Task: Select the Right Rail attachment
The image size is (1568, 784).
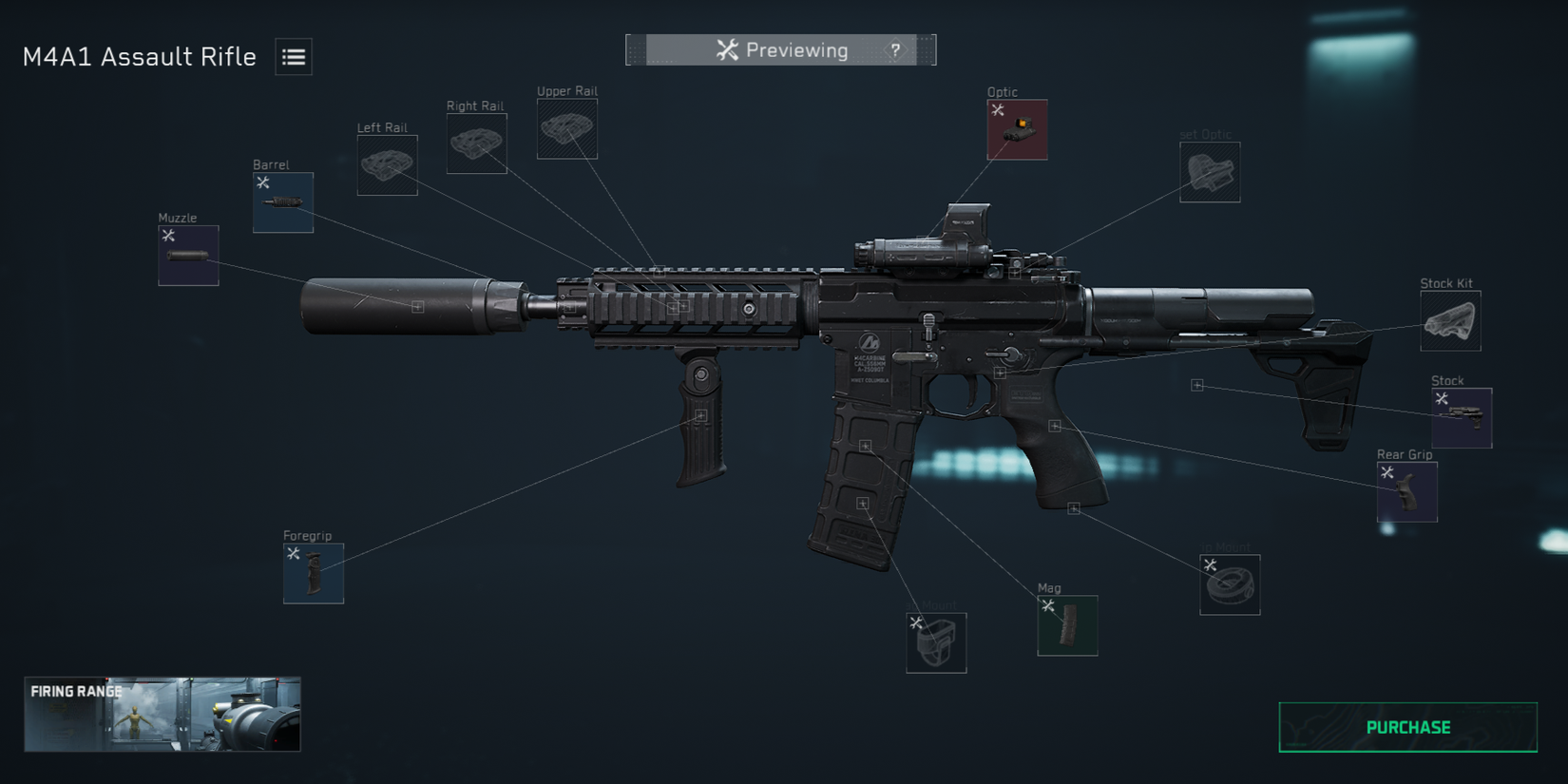Action: point(476,144)
